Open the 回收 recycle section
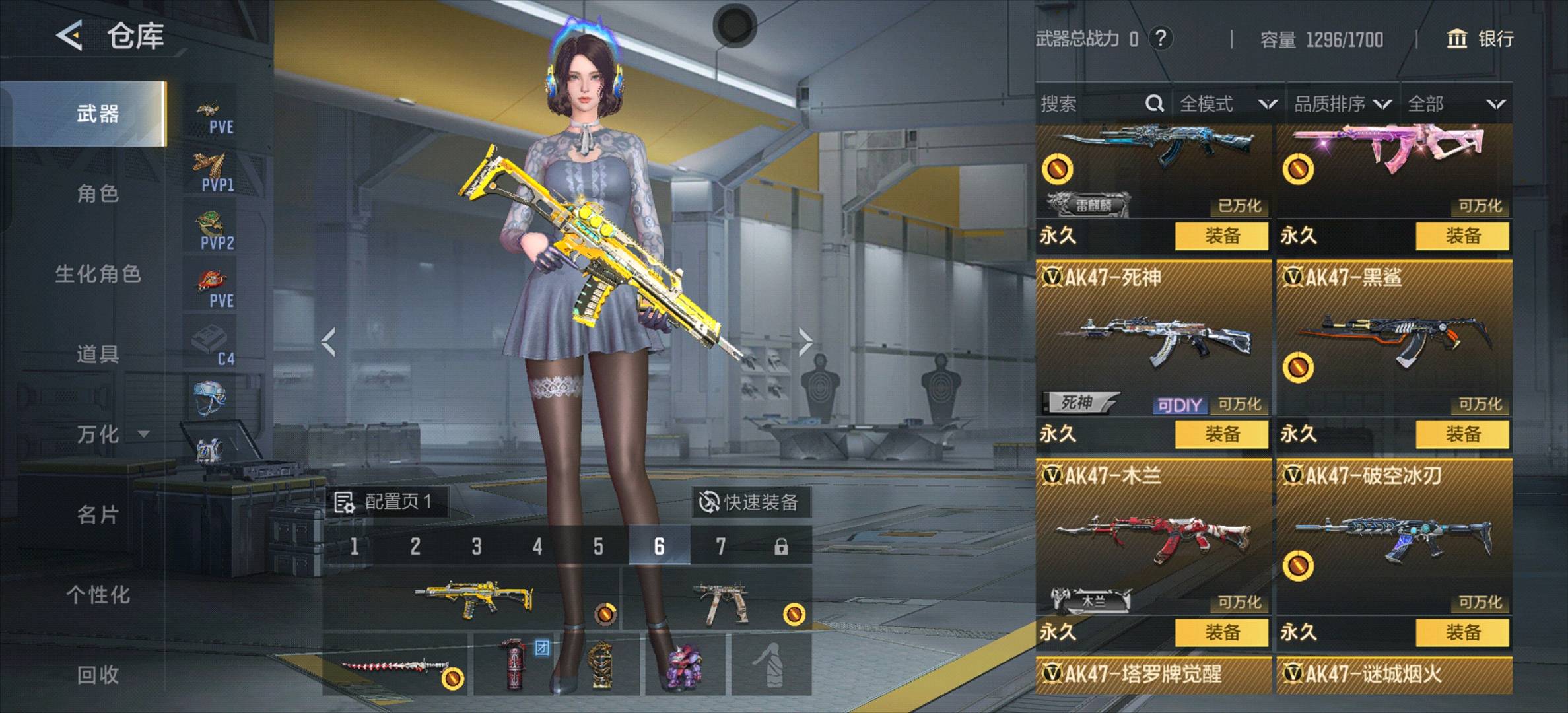Image resolution: width=1568 pixels, height=713 pixels. 98,675
